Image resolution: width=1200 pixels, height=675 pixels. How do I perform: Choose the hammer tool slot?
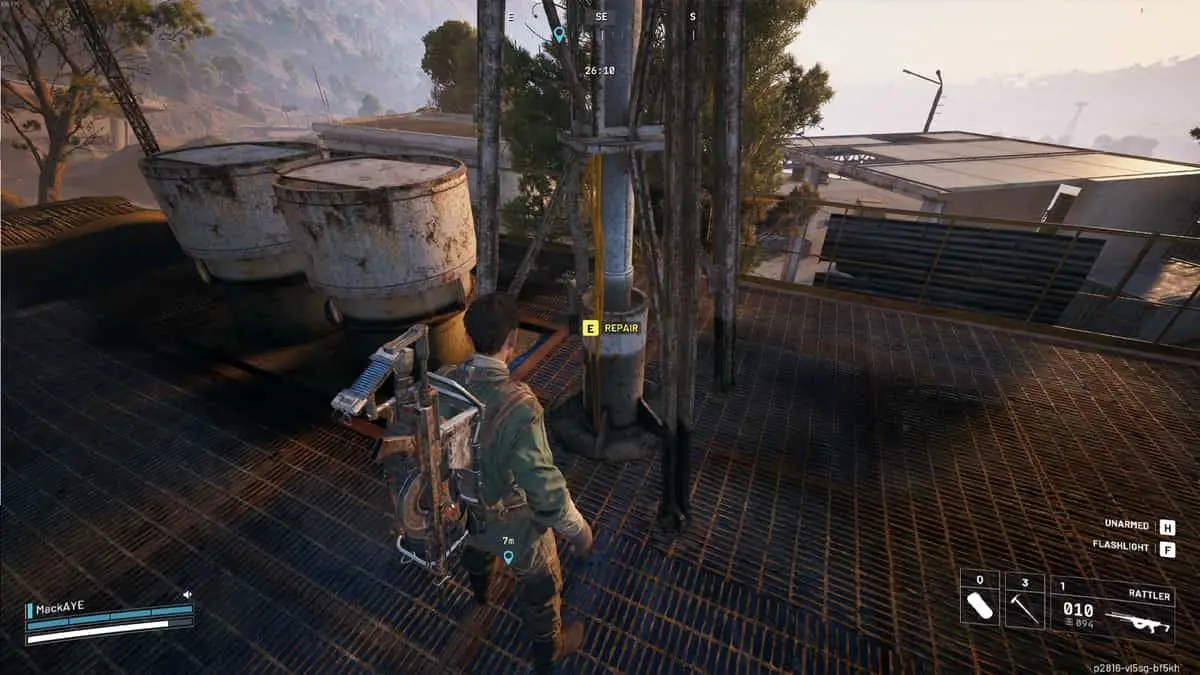pos(1024,601)
